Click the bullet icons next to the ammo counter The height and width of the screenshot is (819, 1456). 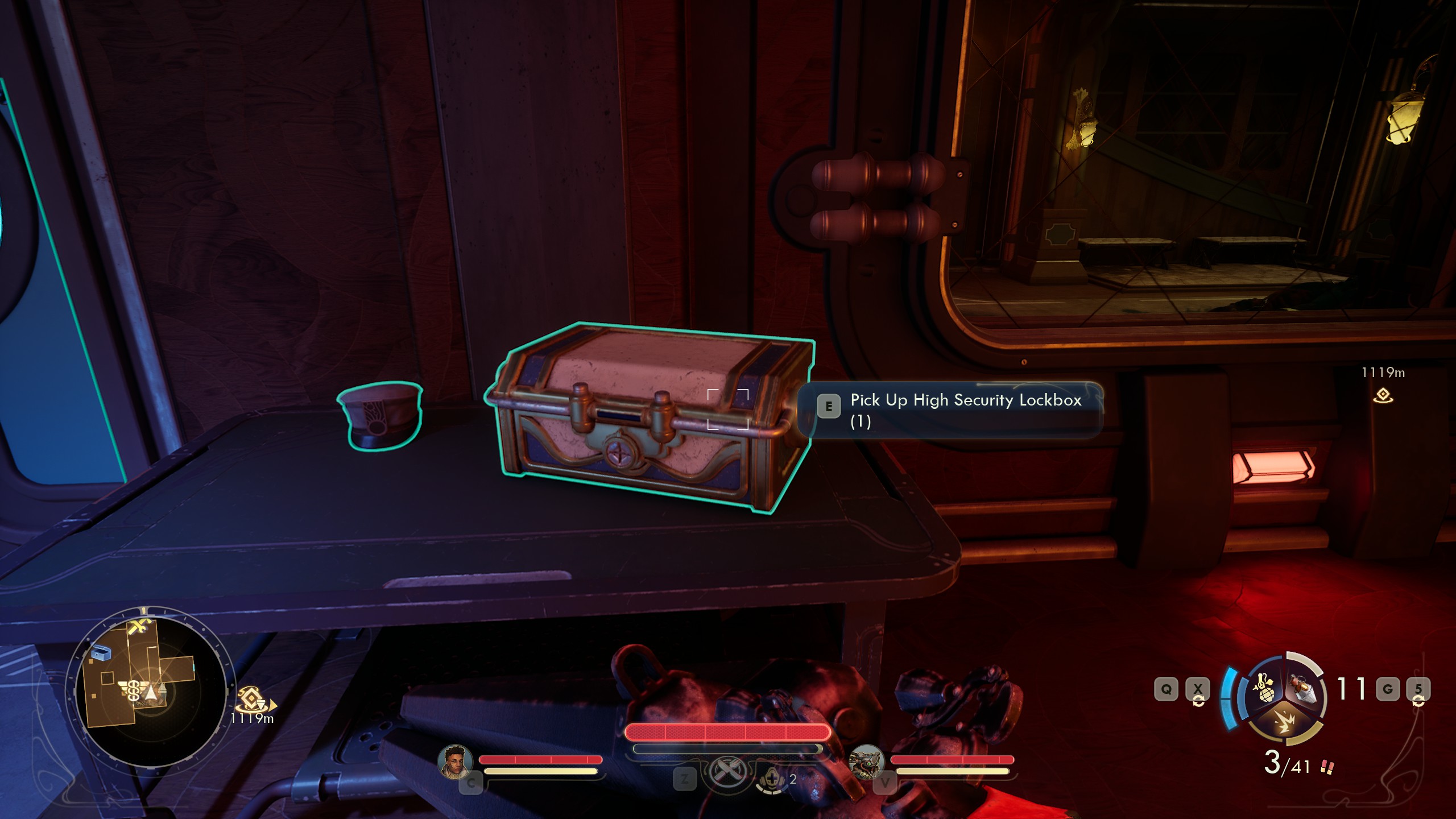1328,765
